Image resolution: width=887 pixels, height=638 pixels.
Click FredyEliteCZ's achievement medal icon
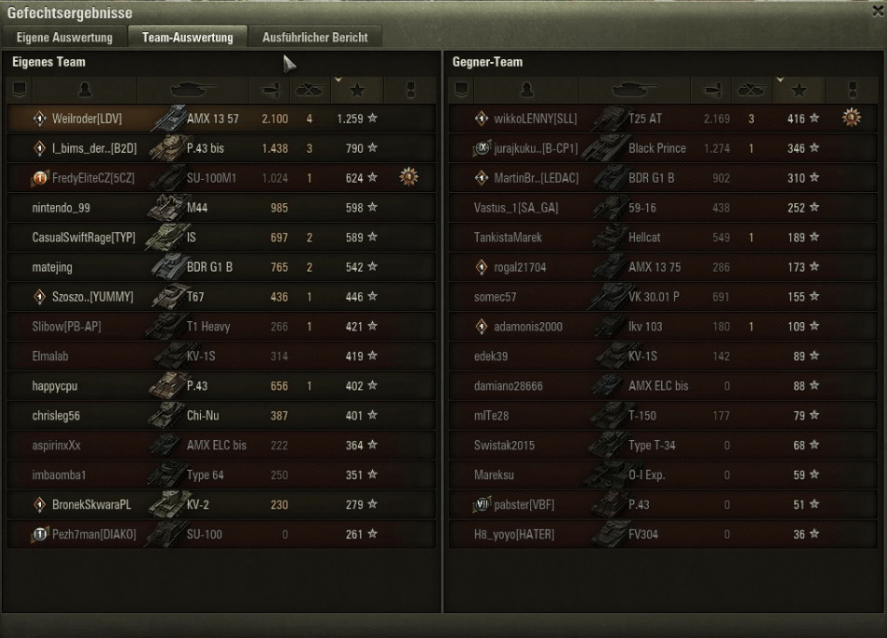(x=408, y=178)
